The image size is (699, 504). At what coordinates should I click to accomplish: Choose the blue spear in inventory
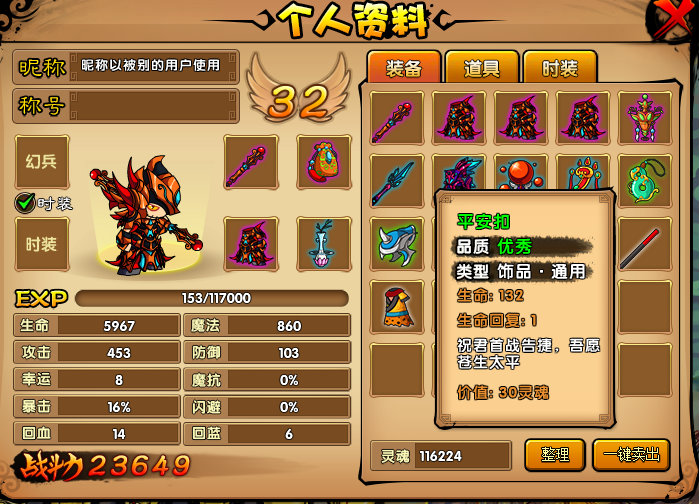pyautogui.click(x=396, y=180)
